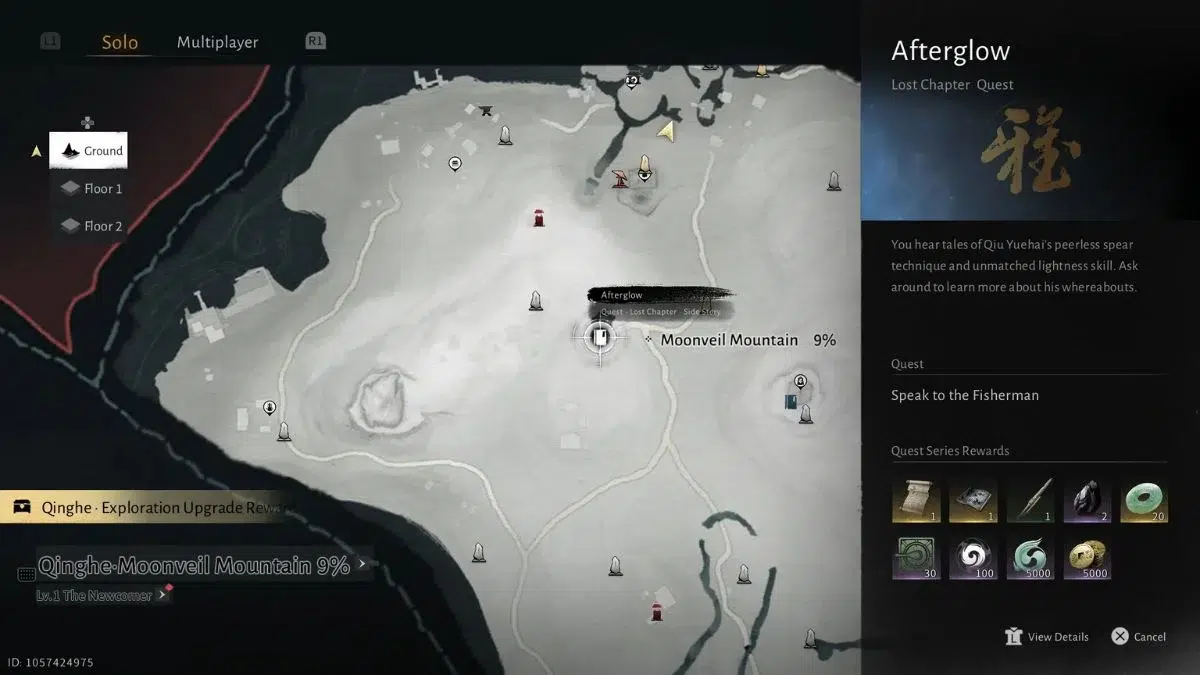
Task: Open Qinghe Exploration Upgrade Reward banner
Action: tap(150, 508)
